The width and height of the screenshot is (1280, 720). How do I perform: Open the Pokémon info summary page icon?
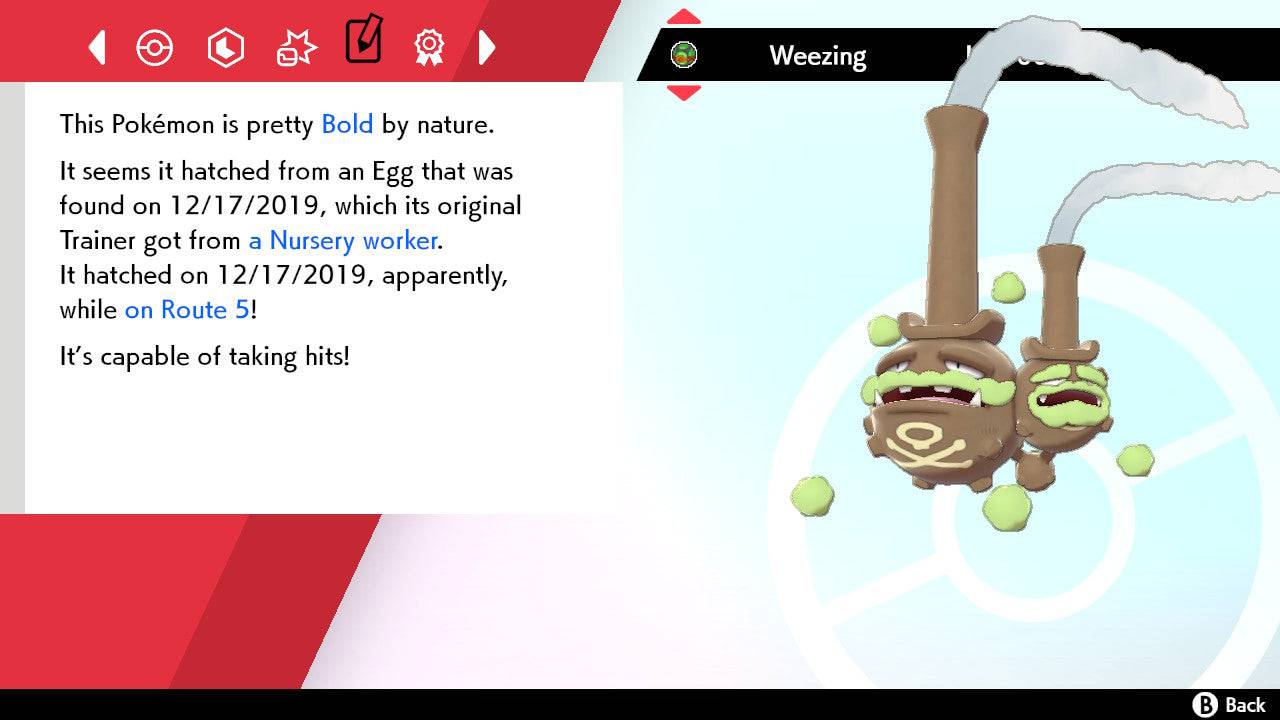pos(155,47)
